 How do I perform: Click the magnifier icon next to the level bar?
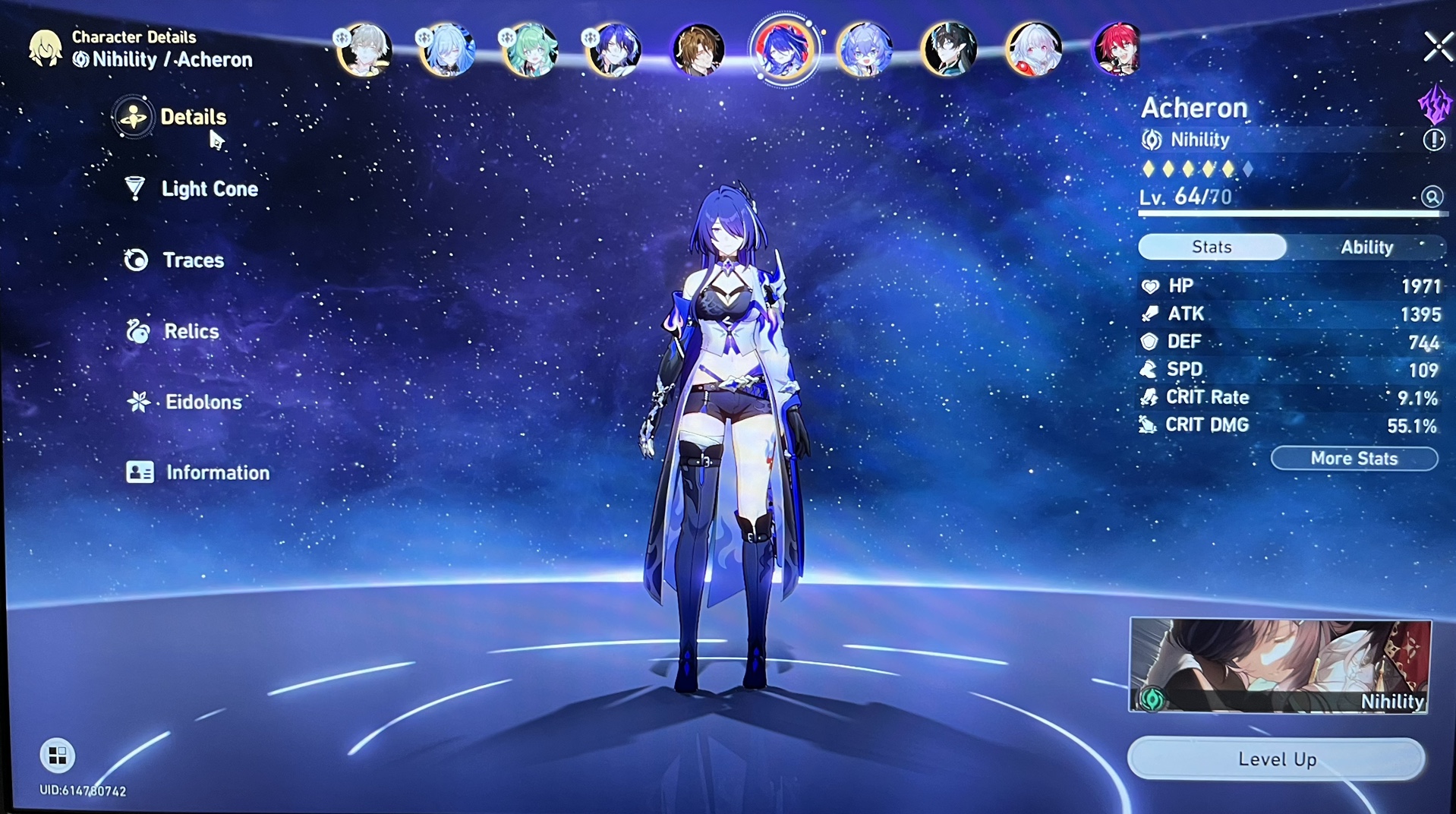point(1433,197)
